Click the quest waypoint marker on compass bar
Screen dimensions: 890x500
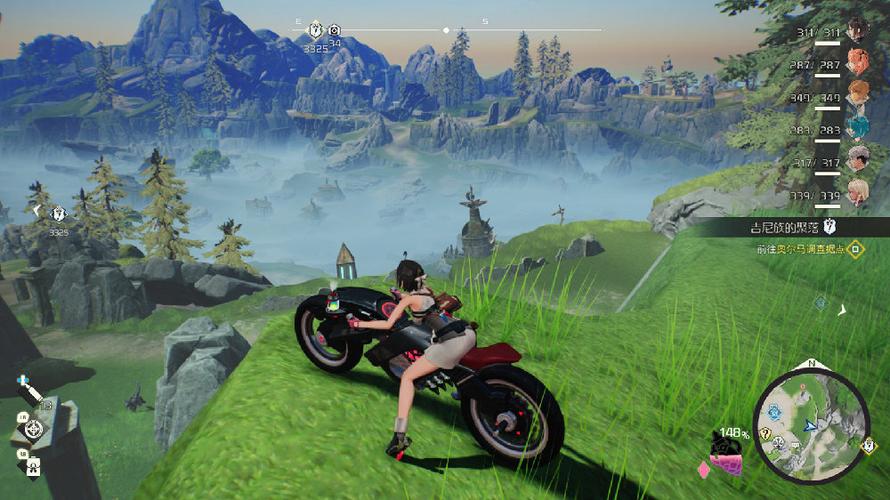[x=316, y=29]
